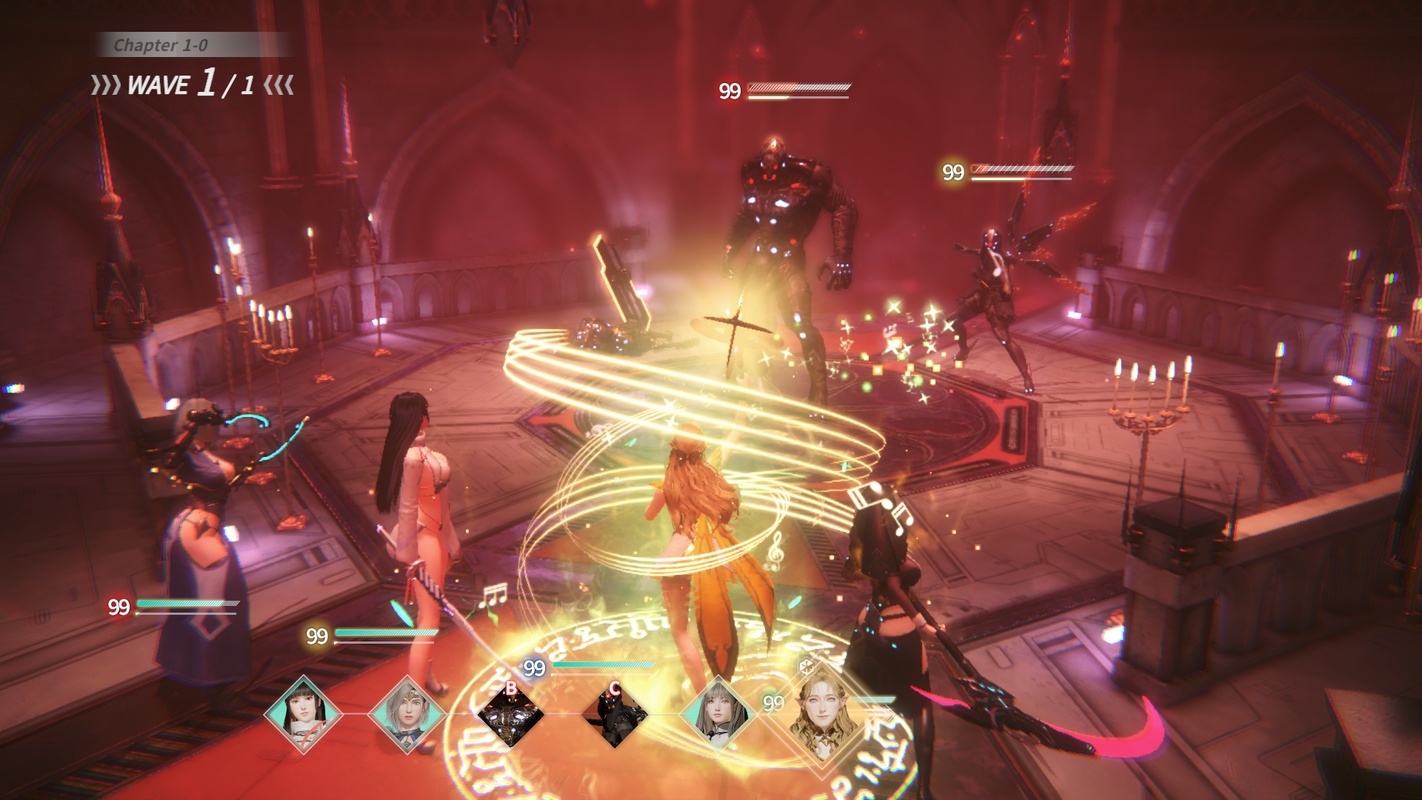This screenshot has width=1422, height=800.
Task: Choose enemy C's turn-order portrait
Action: 614,714
